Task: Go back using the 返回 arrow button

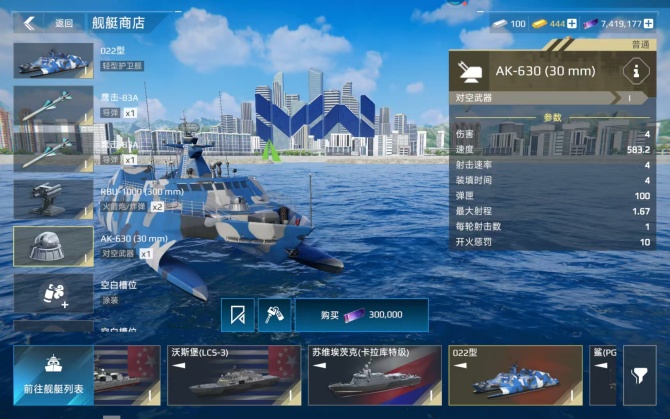Action: click(32, 22)
